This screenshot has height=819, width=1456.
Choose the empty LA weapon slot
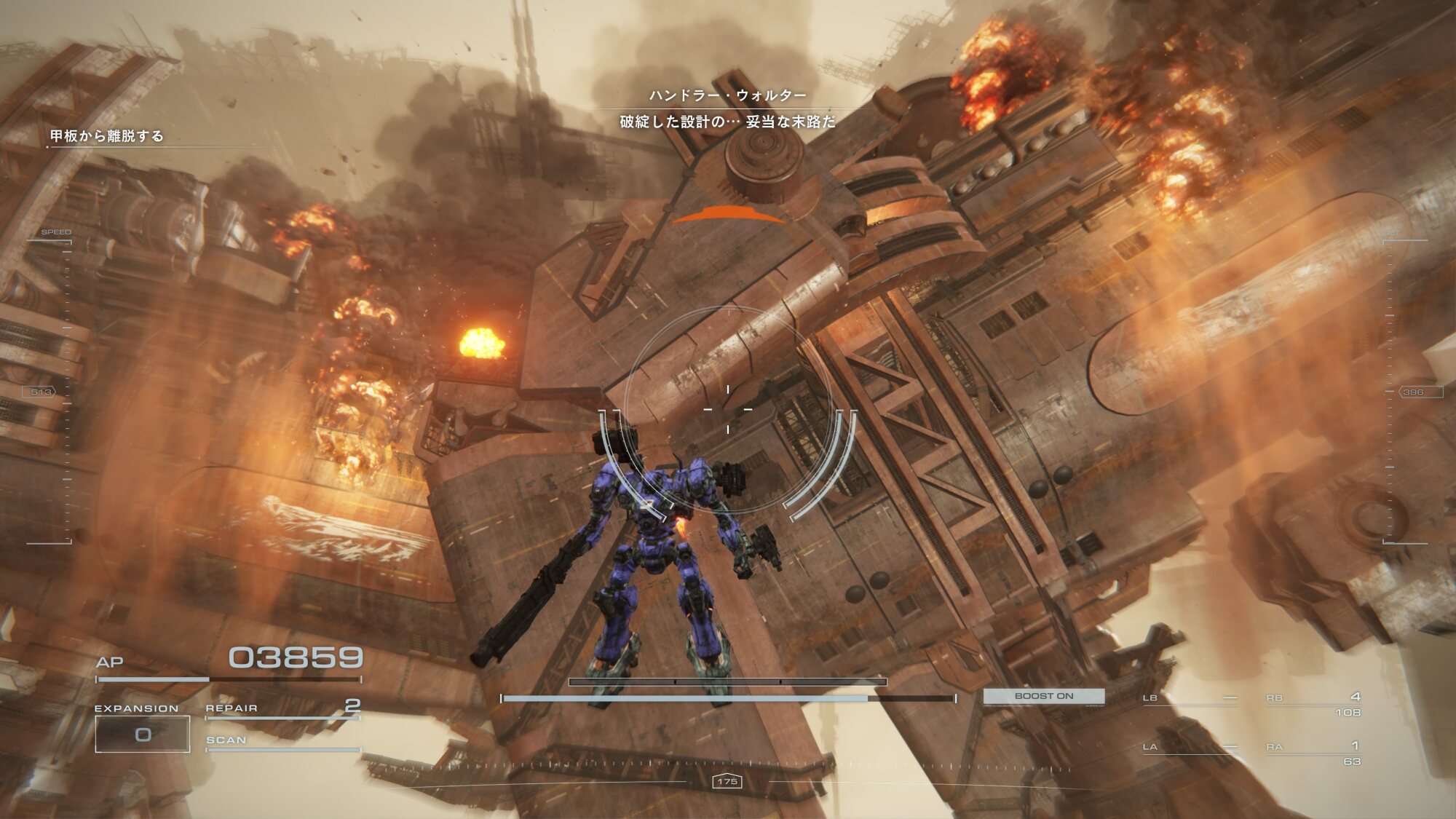1189,748
